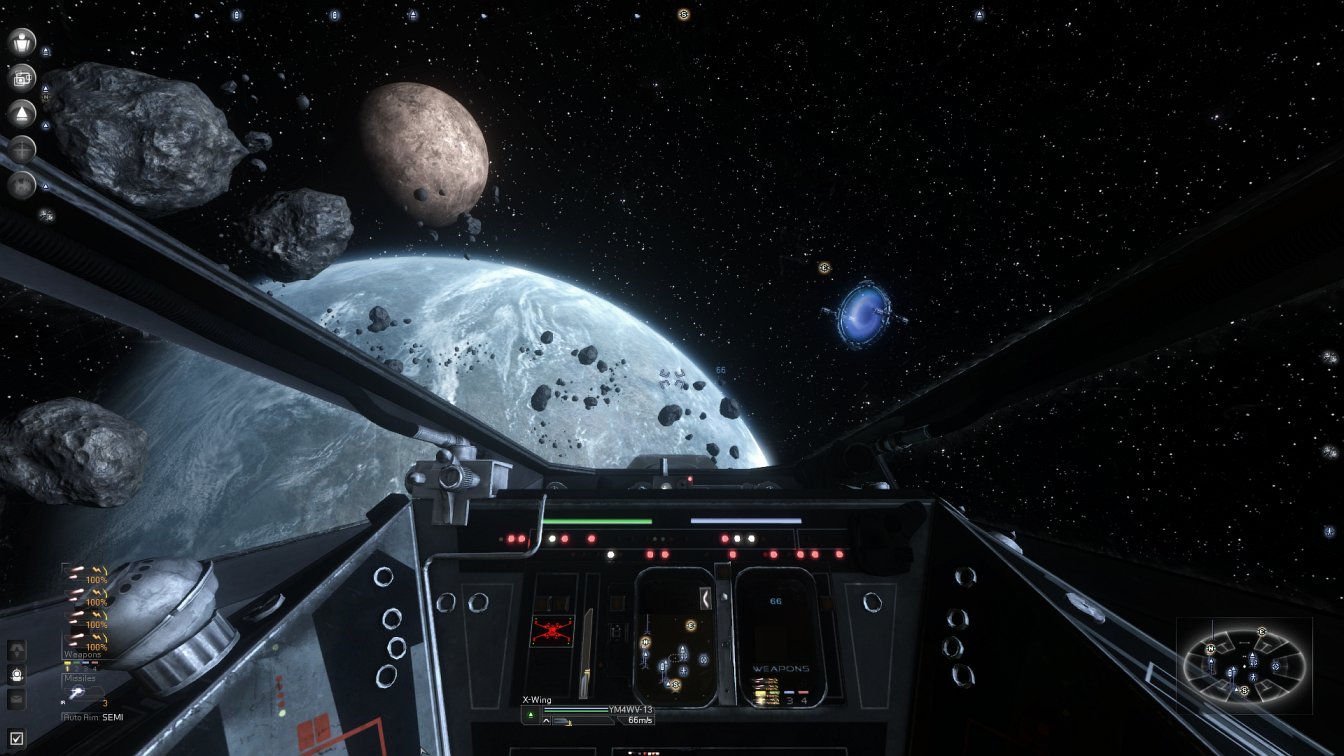Activate the crosshair targeting round icon
The width and height of the screenshot is (1344, 756).
click(22, 149)
